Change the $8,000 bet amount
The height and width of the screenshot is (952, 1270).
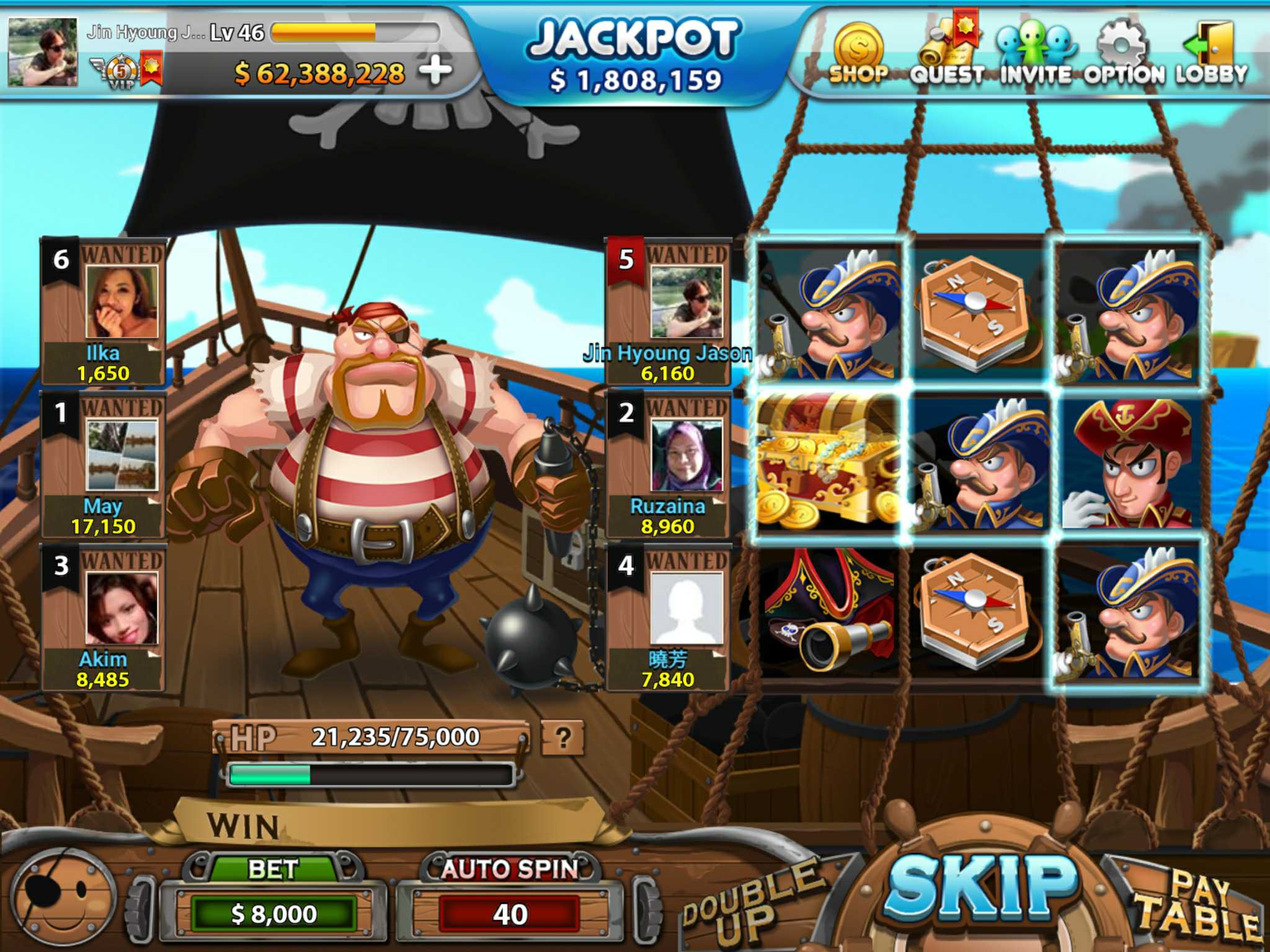[273, 914]
